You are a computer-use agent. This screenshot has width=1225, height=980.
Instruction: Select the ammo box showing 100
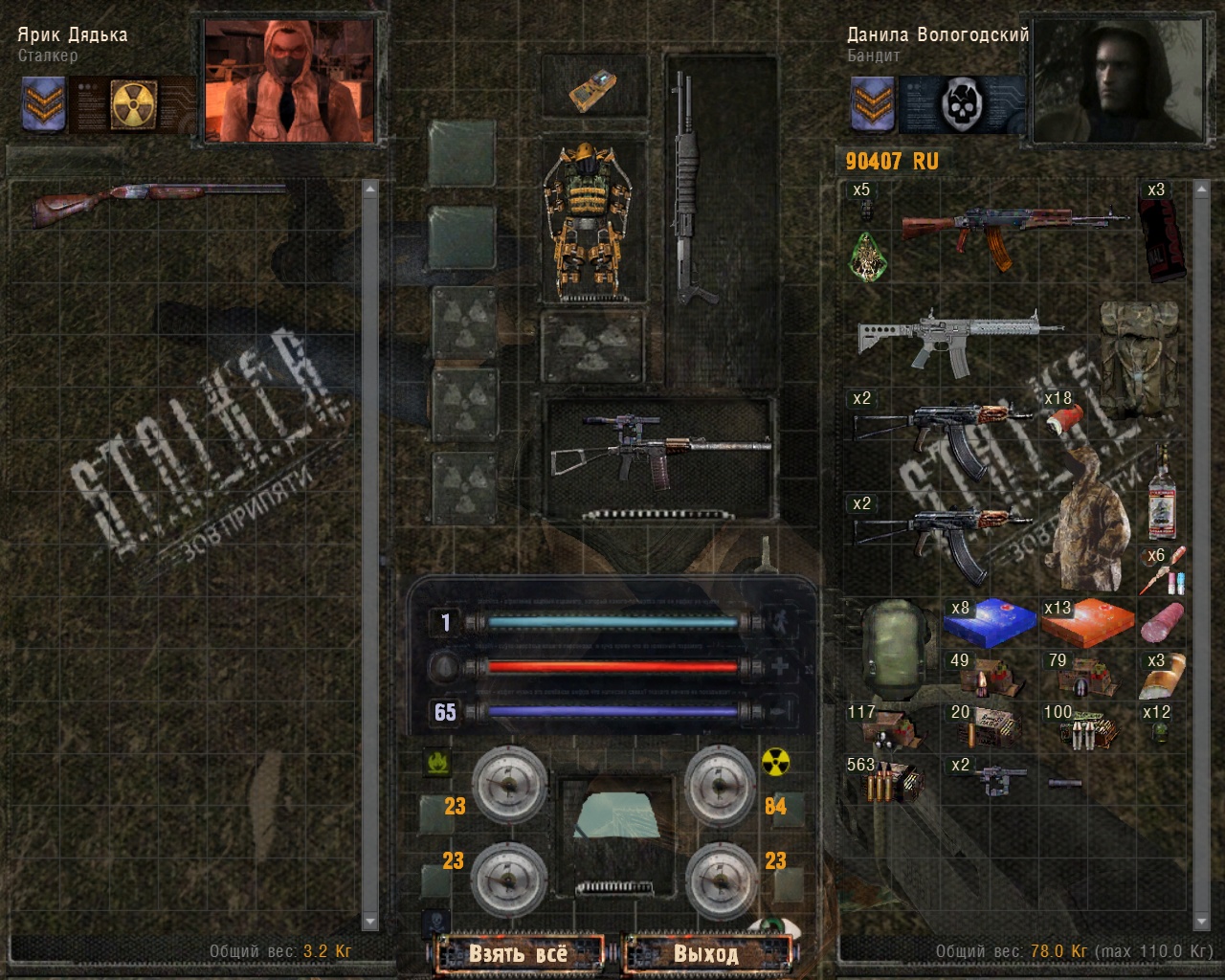pos(1087,729)
